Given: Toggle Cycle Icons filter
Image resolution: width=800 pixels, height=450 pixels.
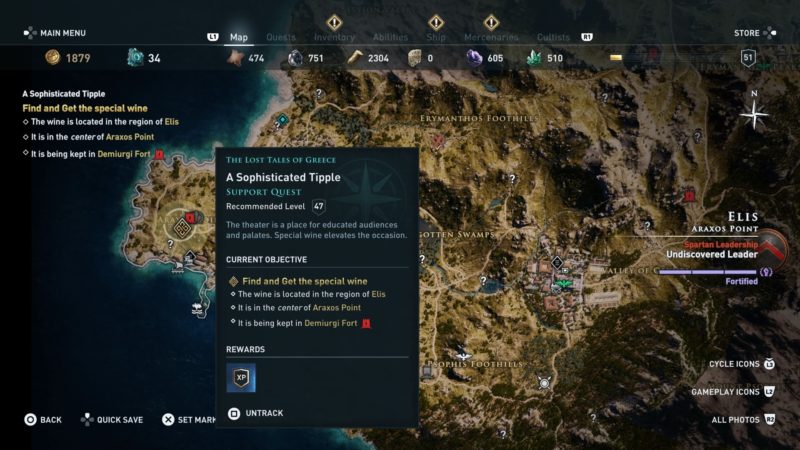Looking at the screenshot, I should pyautogui.click(x=736, y=364).
